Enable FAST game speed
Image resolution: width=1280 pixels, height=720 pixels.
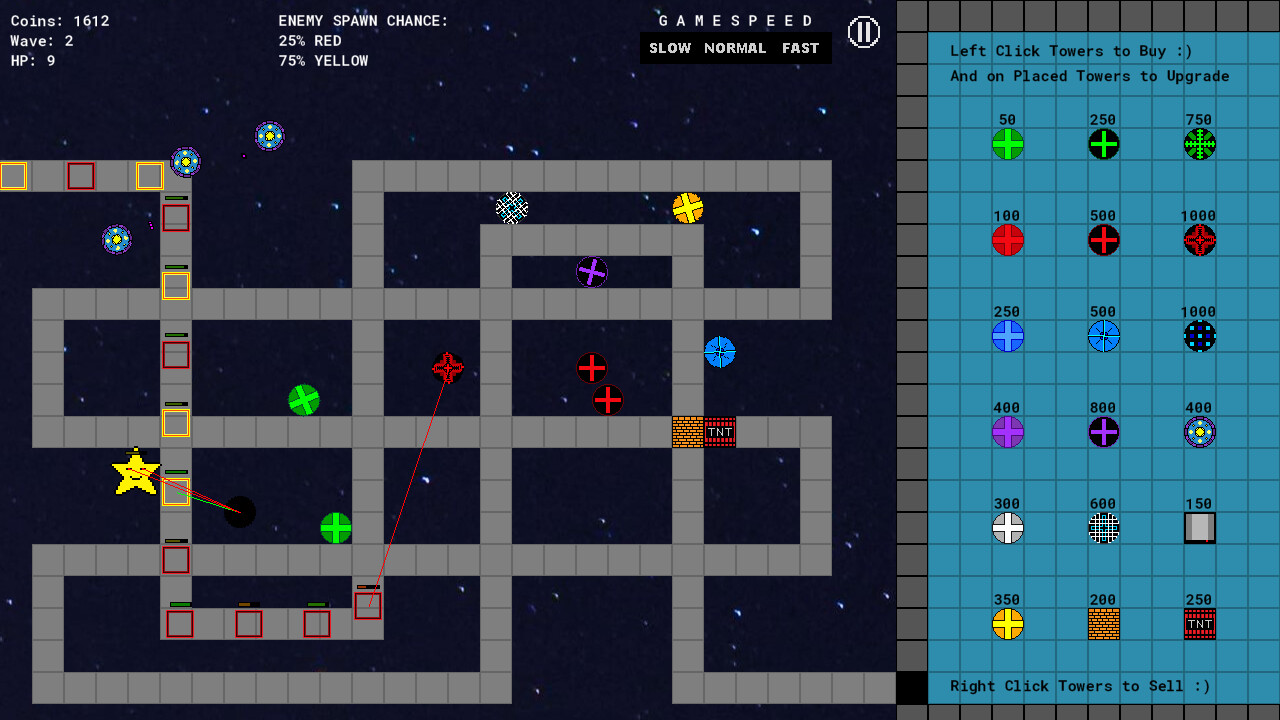click(798, 47)
